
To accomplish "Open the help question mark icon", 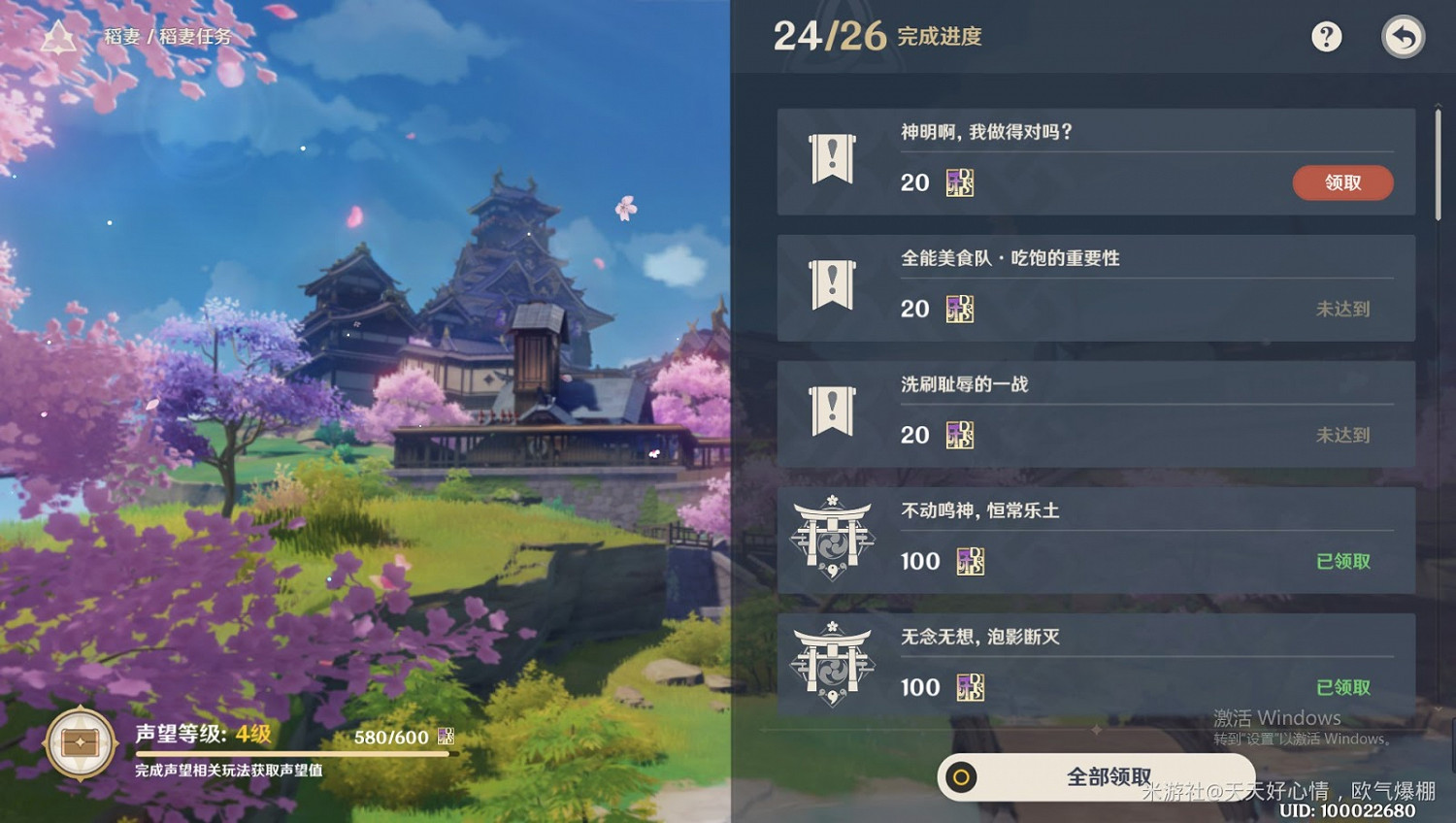I will pyautogui.click(x=1326, y=37).
